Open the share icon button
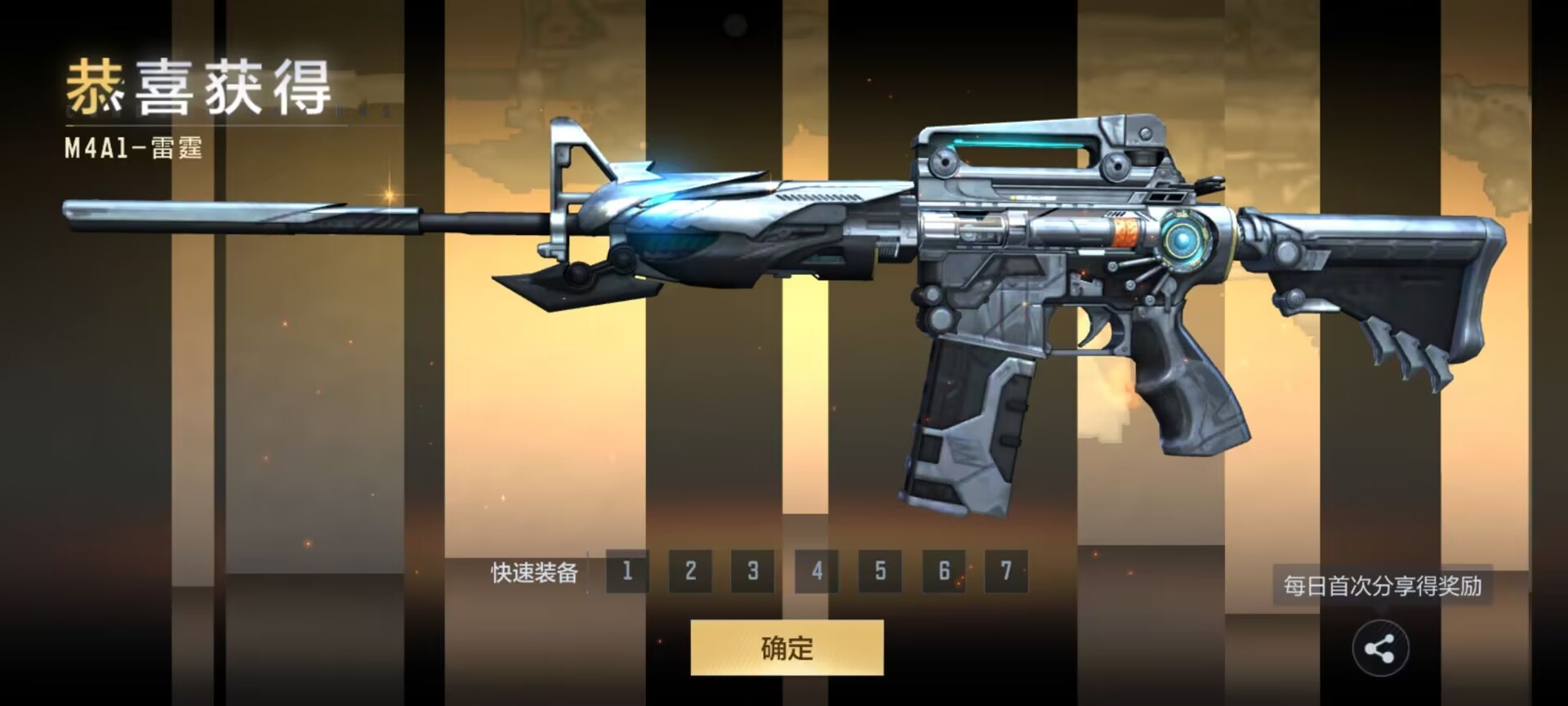Screen dimensions: 1568x706 (x=1380, y=650)
